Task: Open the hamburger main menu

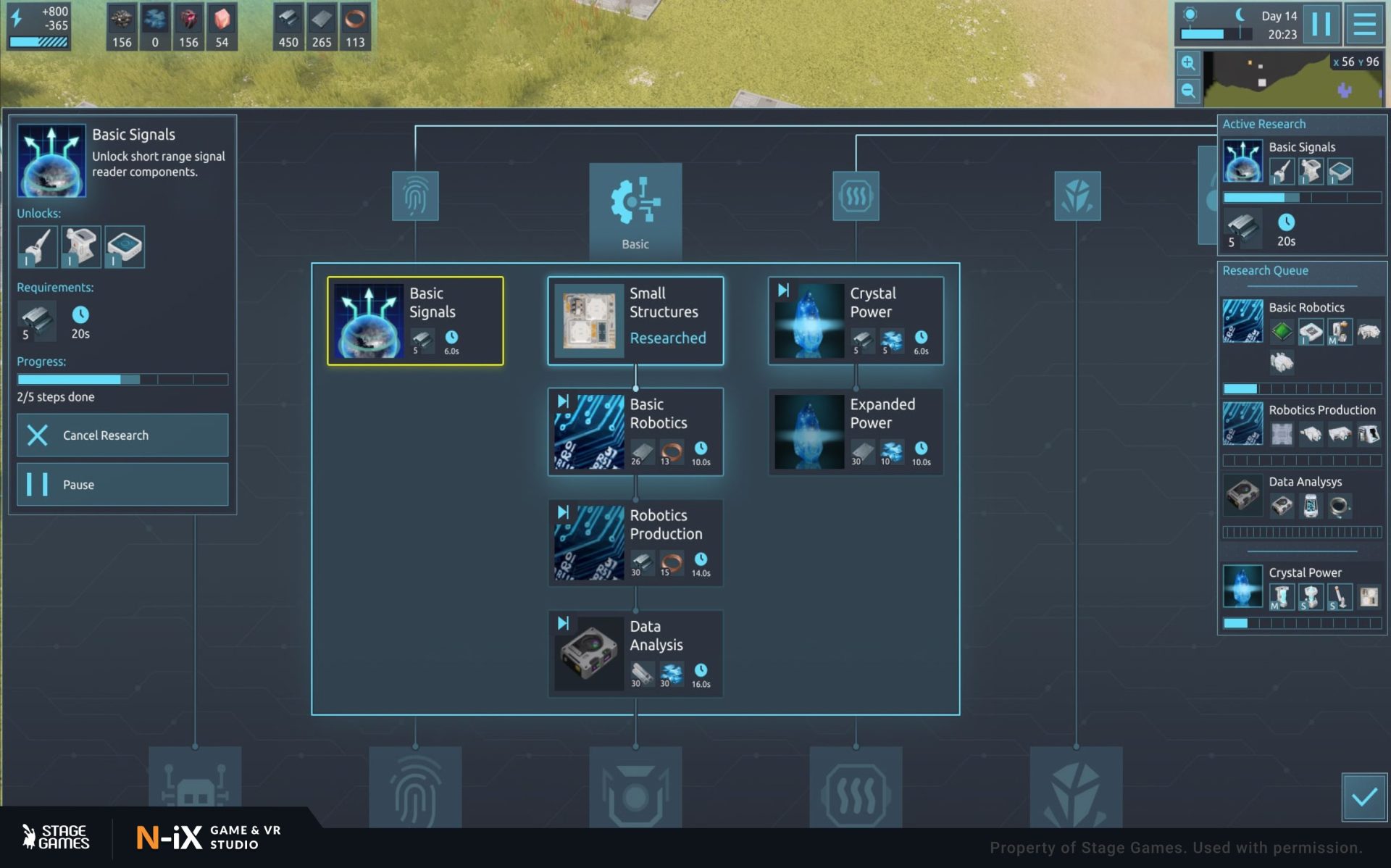Action: pyautogui.click(x=1365, y=24)
